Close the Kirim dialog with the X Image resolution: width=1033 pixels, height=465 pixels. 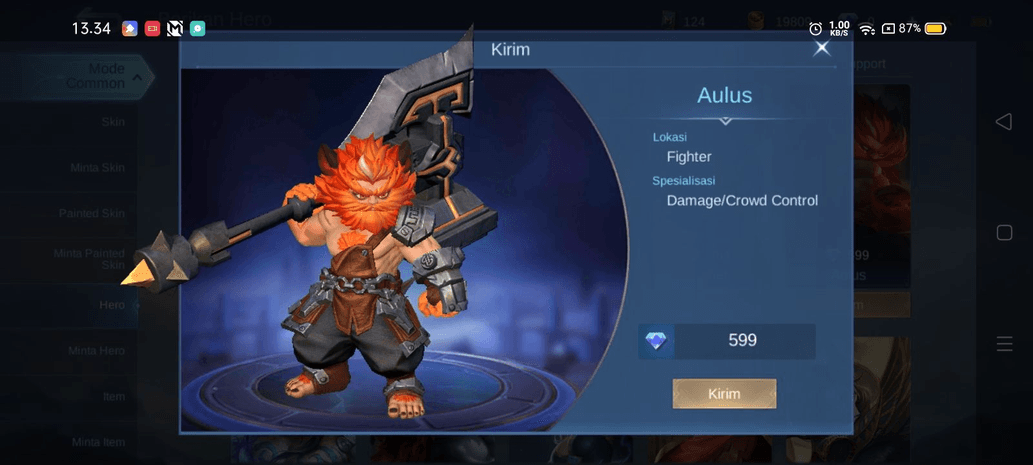821,48
